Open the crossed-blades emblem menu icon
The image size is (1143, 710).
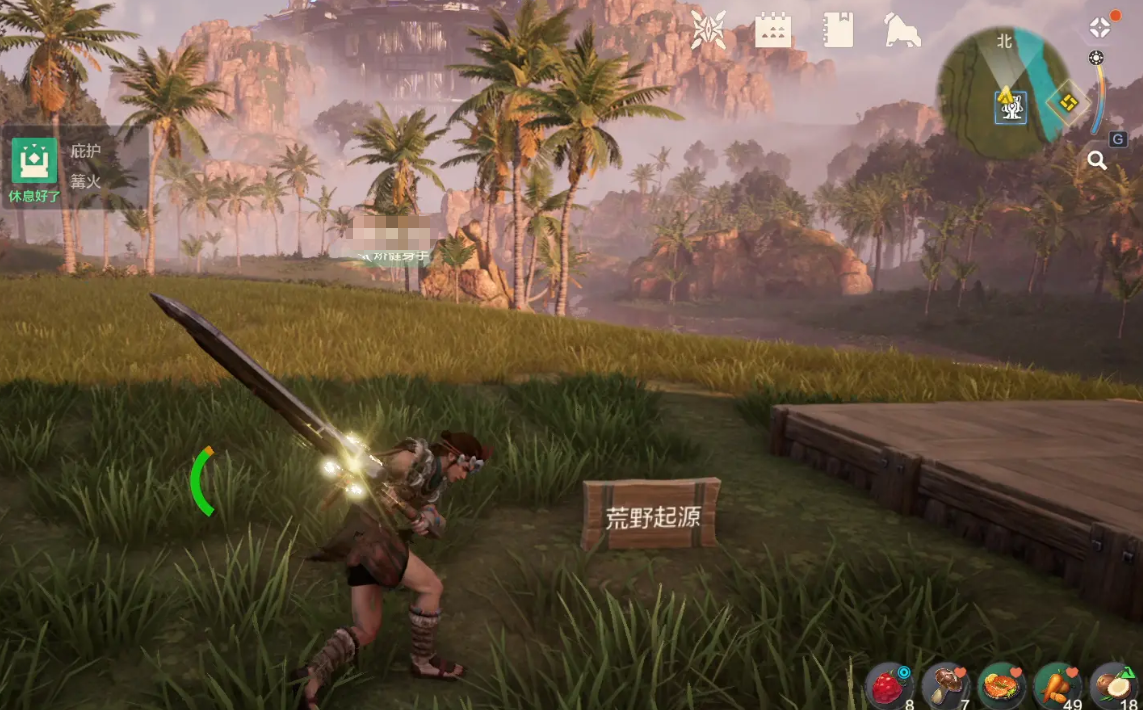coord(709,30)
